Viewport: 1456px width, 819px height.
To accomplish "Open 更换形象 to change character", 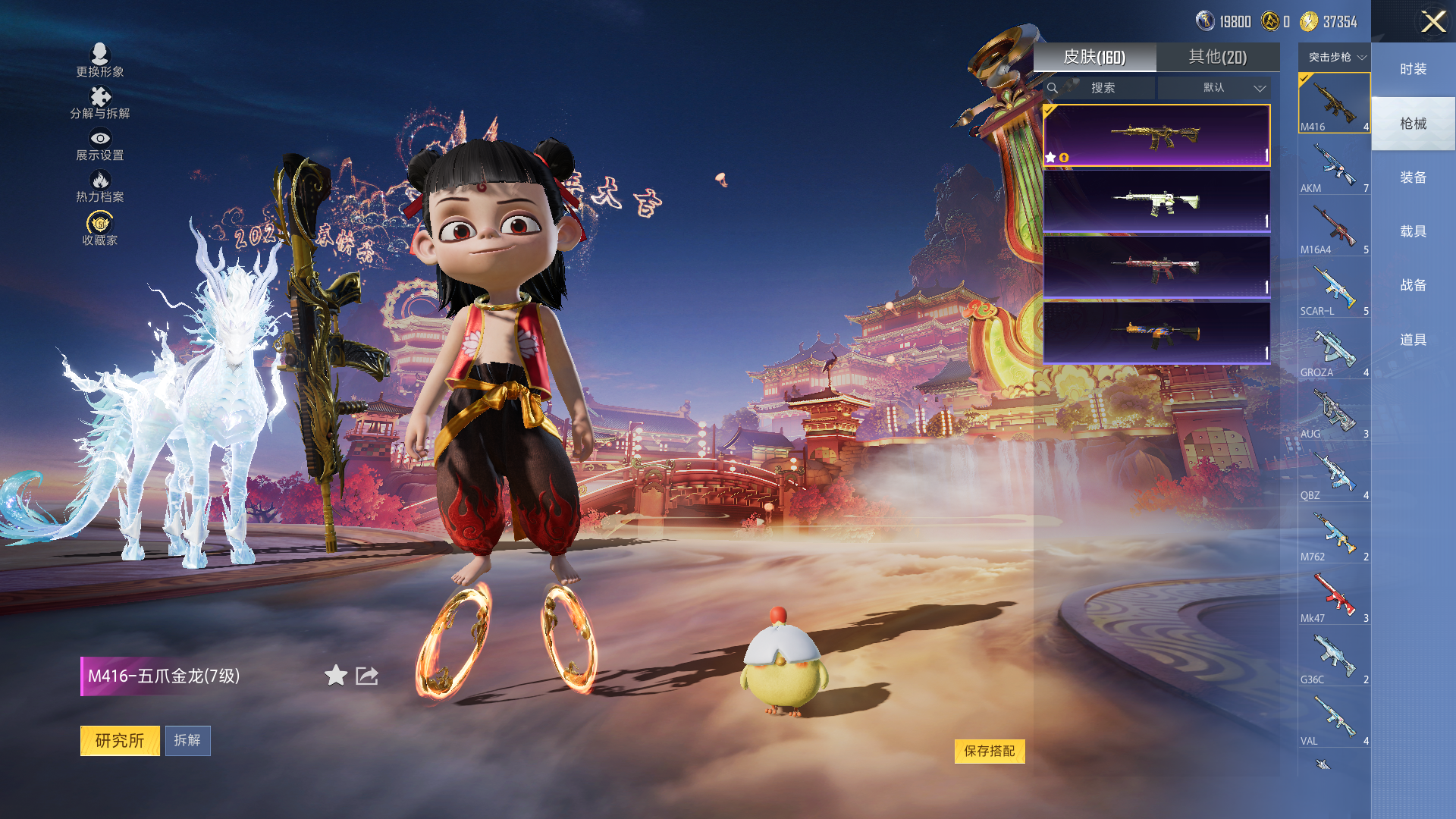I will click(99, 61).
